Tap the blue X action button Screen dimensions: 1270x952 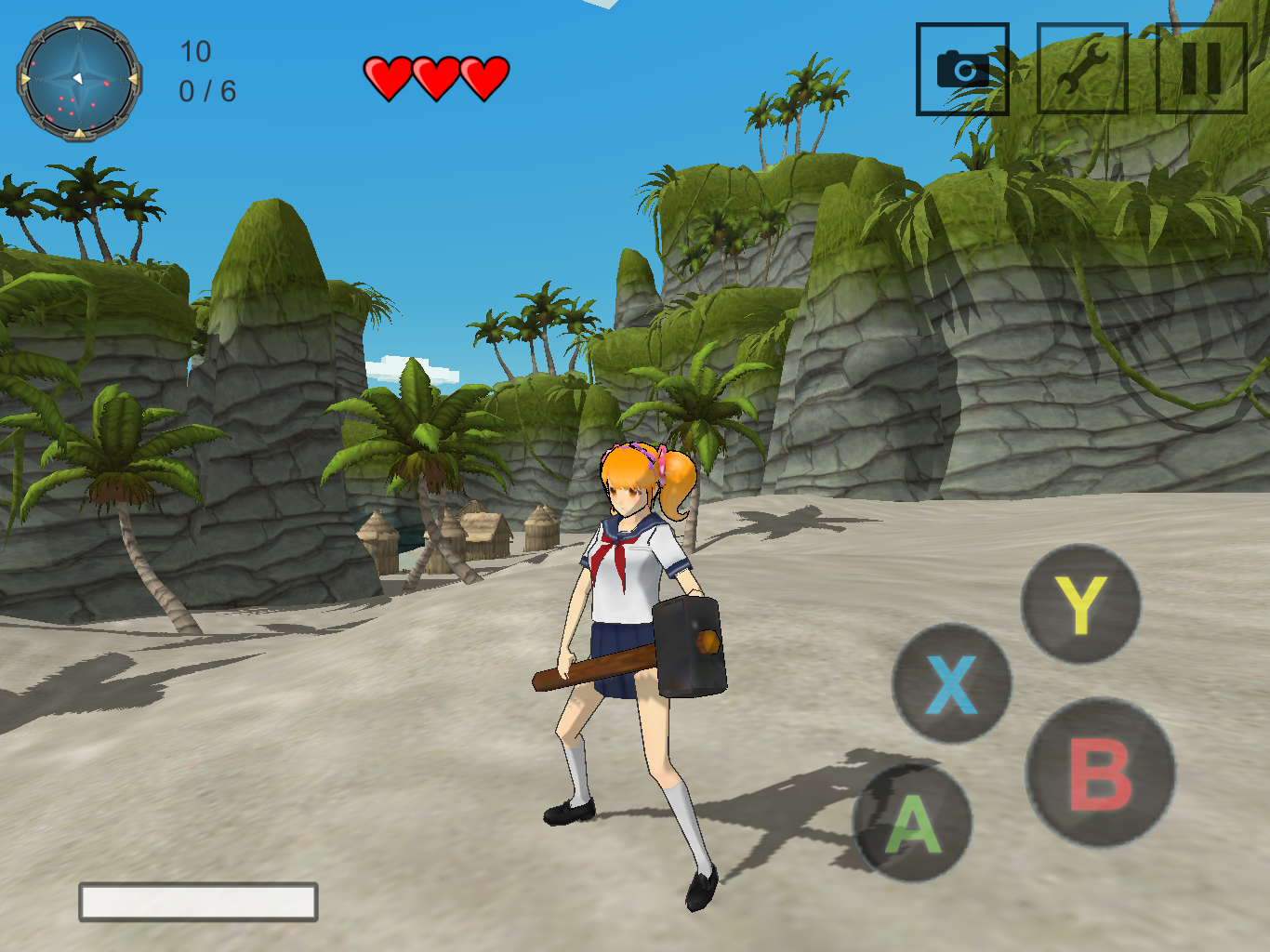pyautogui.click(x=950, y=683)
